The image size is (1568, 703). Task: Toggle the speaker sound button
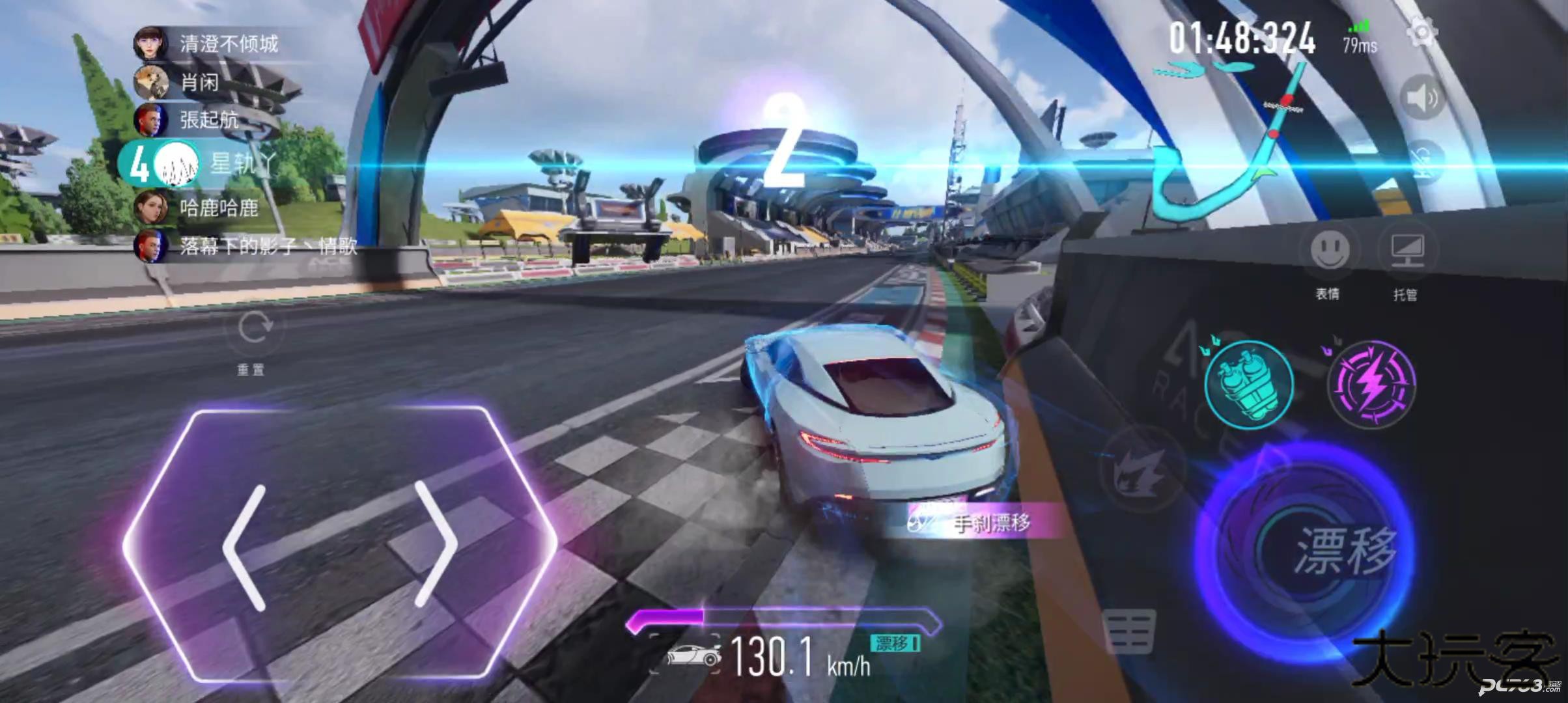pyautogui.click(x=1422, y=98)
